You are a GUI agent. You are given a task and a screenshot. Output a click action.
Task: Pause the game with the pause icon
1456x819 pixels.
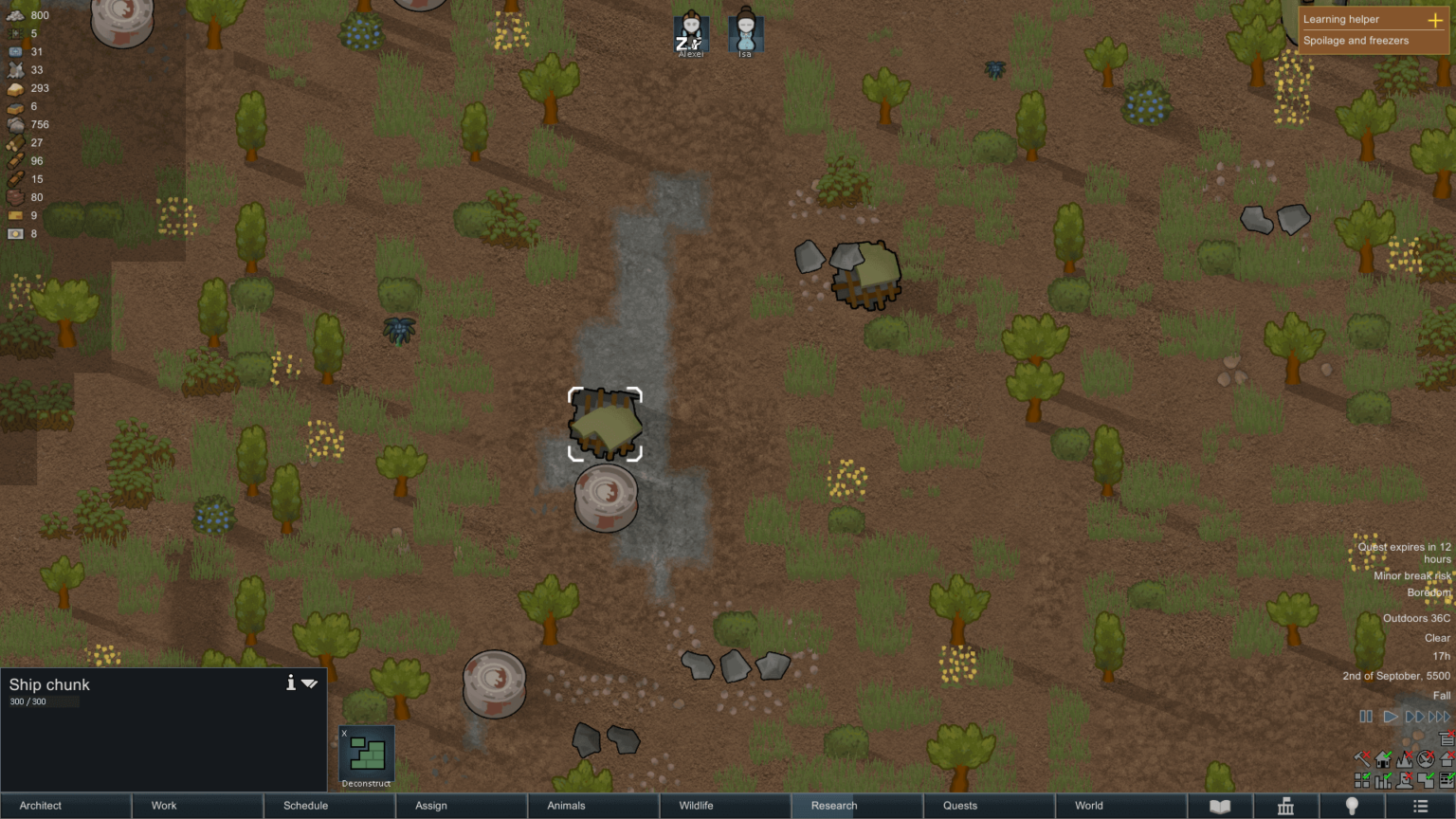pos(1365,718)
